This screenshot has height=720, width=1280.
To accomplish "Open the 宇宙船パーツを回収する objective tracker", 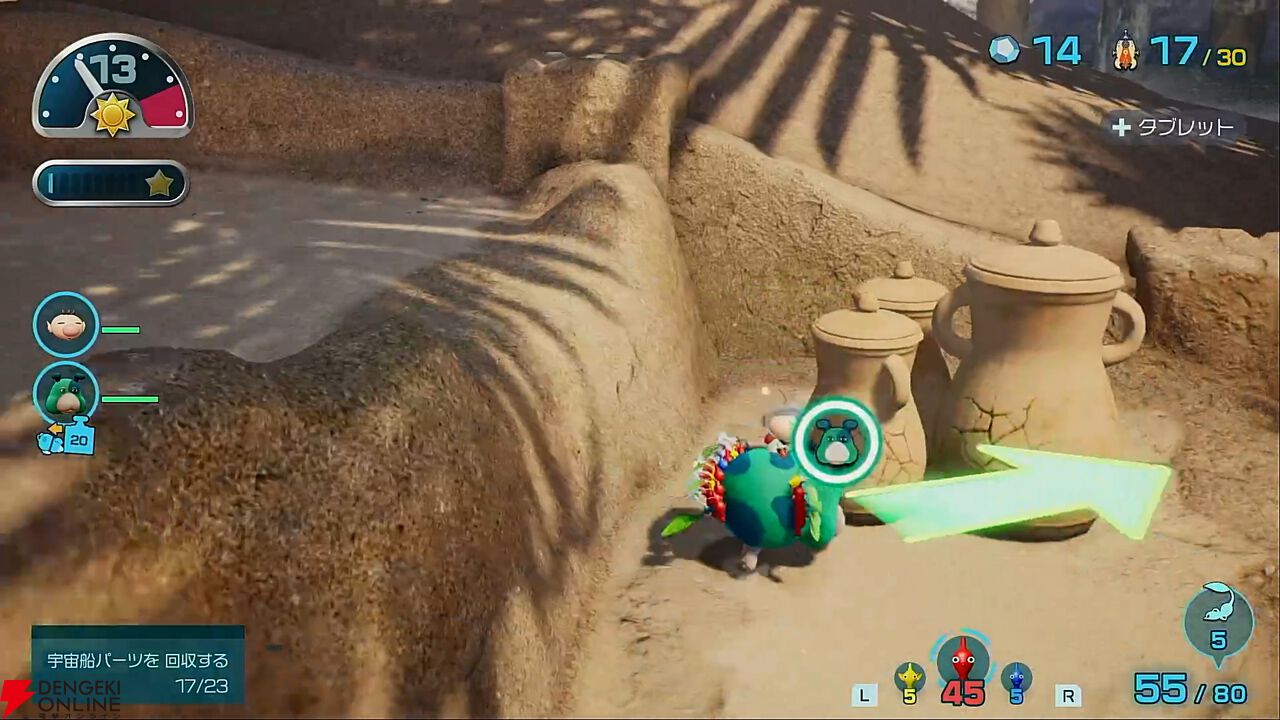I will coord(138,663).
